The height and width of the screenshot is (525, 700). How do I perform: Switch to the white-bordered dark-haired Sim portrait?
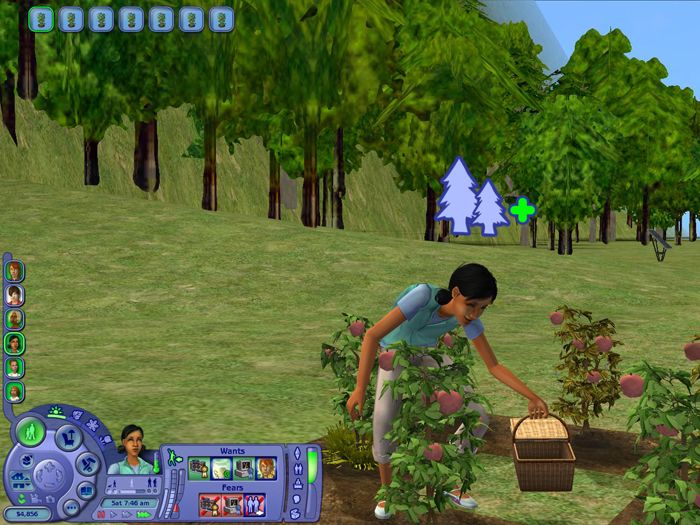(14, 295)
